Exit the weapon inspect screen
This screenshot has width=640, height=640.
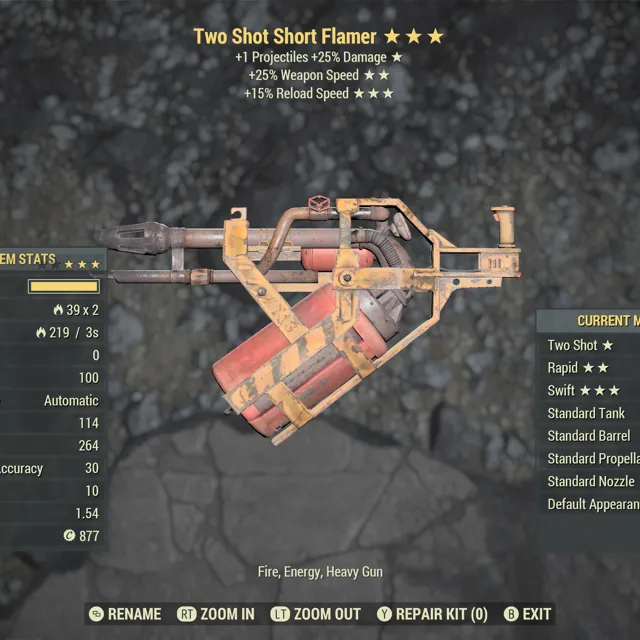pyautogui.click(x=527, y=613)
